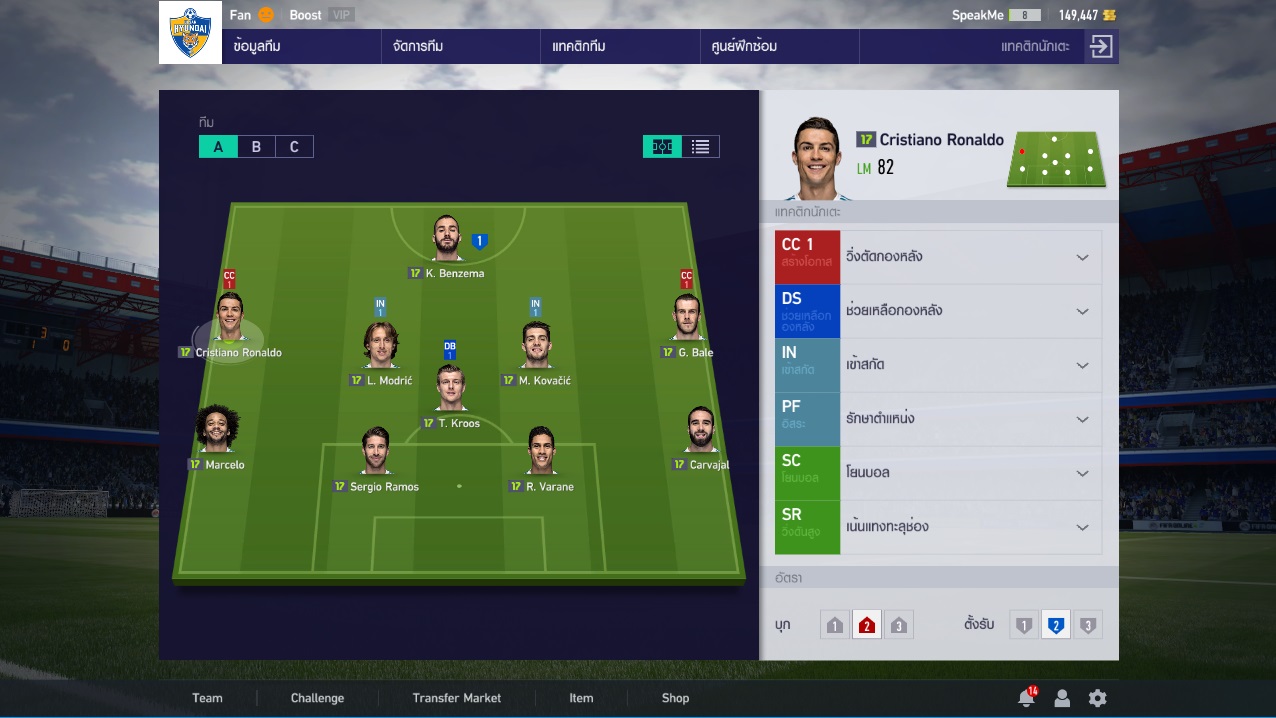Open the settings gear icon

[x=1097, y=698]
